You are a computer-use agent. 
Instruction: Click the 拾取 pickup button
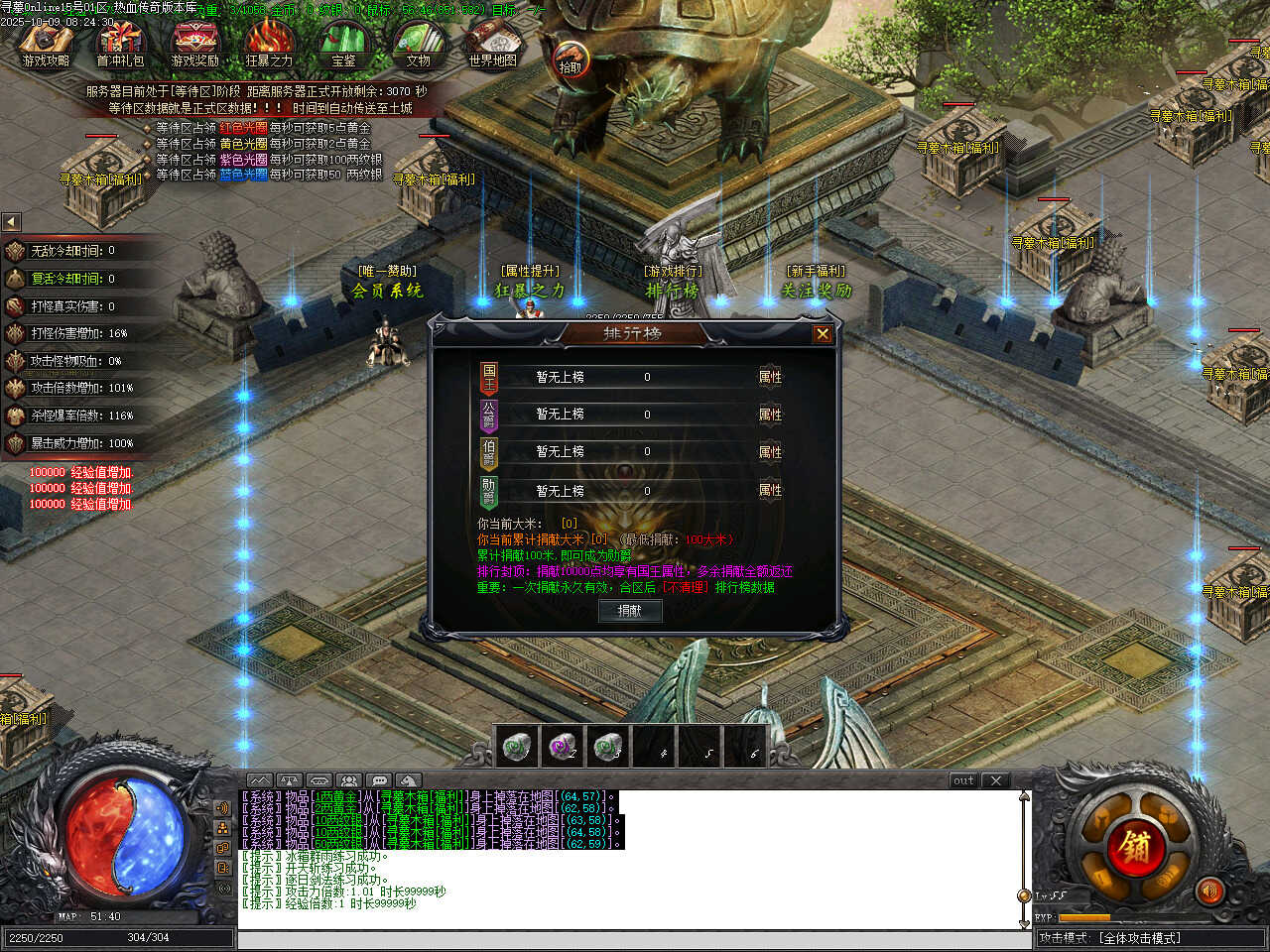[x=571, y=59]
